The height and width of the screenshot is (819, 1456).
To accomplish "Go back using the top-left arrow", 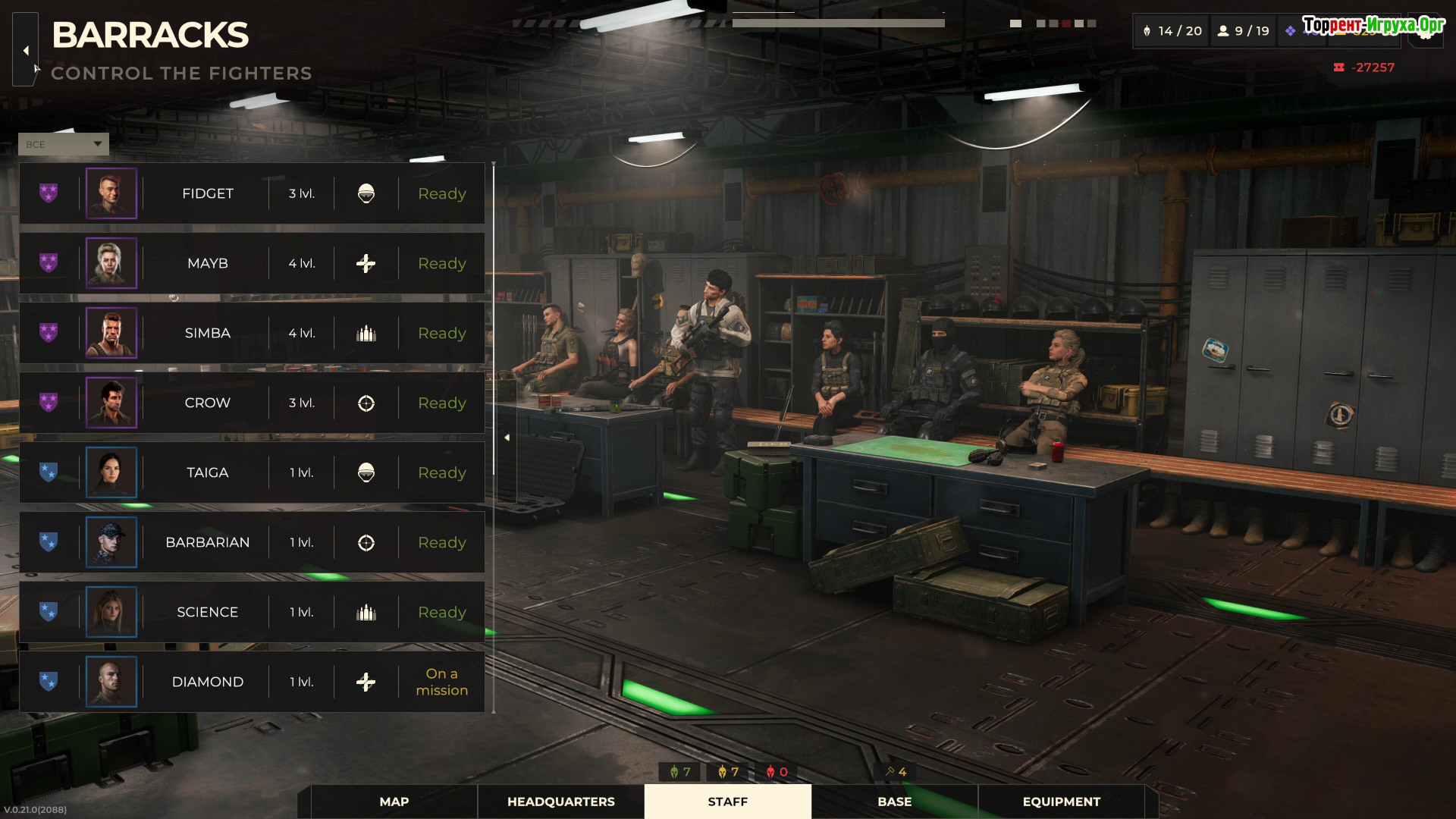I will point(26,50).
